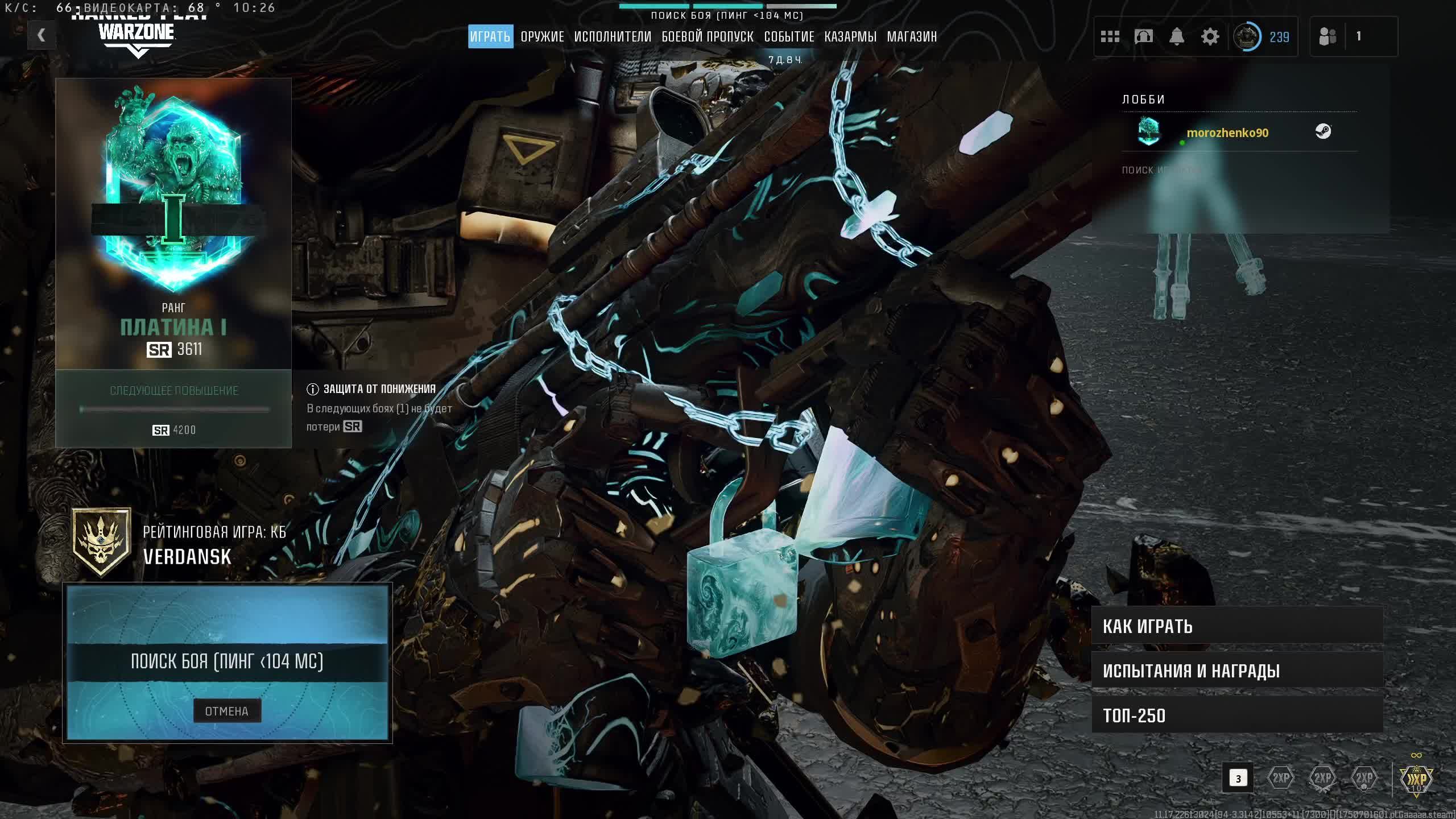Click the headset voice chat icon
Viewport: 1456px width, 819px height.
point(1143,37)
